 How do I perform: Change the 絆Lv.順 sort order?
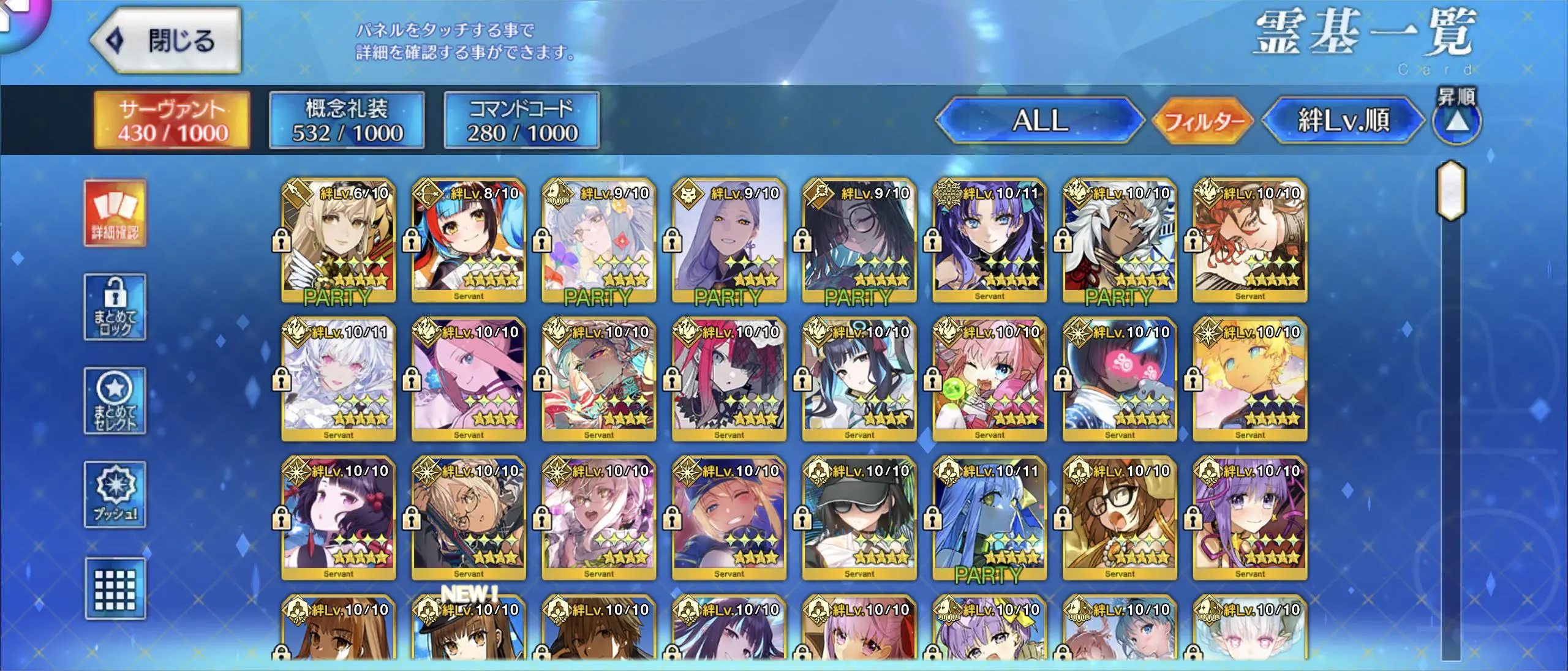[x=1343, y=121]
